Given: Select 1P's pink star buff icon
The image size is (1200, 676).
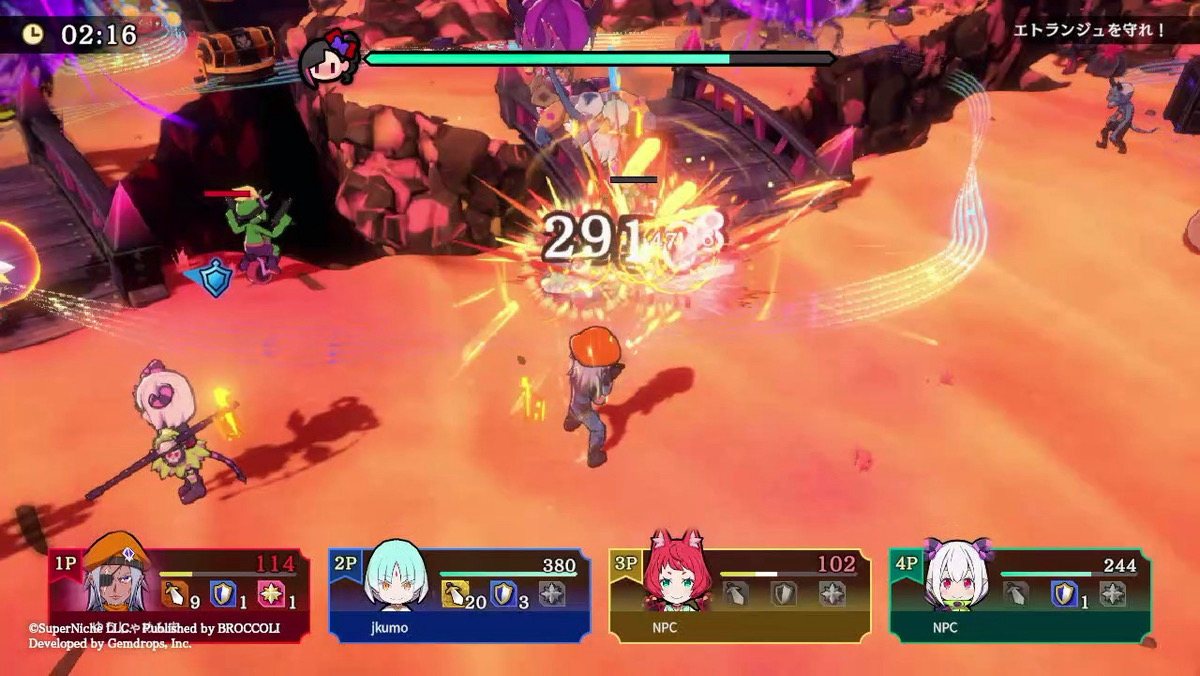Looking at the screenshot, I should [271, 594].
